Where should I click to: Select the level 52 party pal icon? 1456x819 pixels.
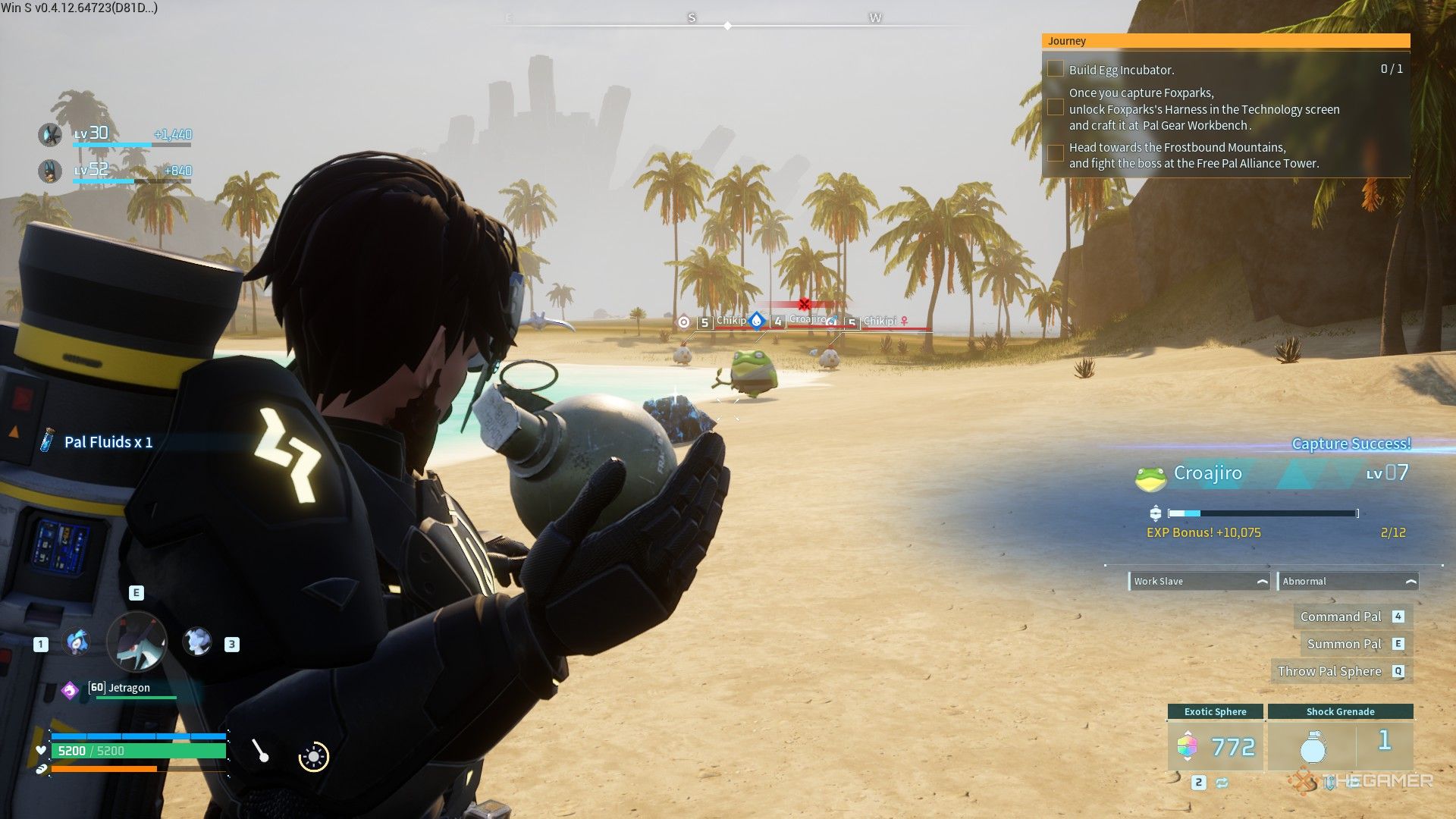coord(50,171)
